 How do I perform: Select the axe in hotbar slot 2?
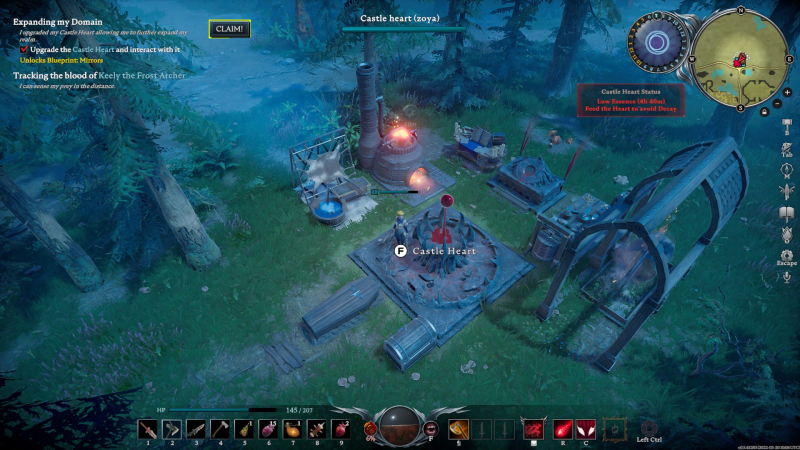coord(172,429)
